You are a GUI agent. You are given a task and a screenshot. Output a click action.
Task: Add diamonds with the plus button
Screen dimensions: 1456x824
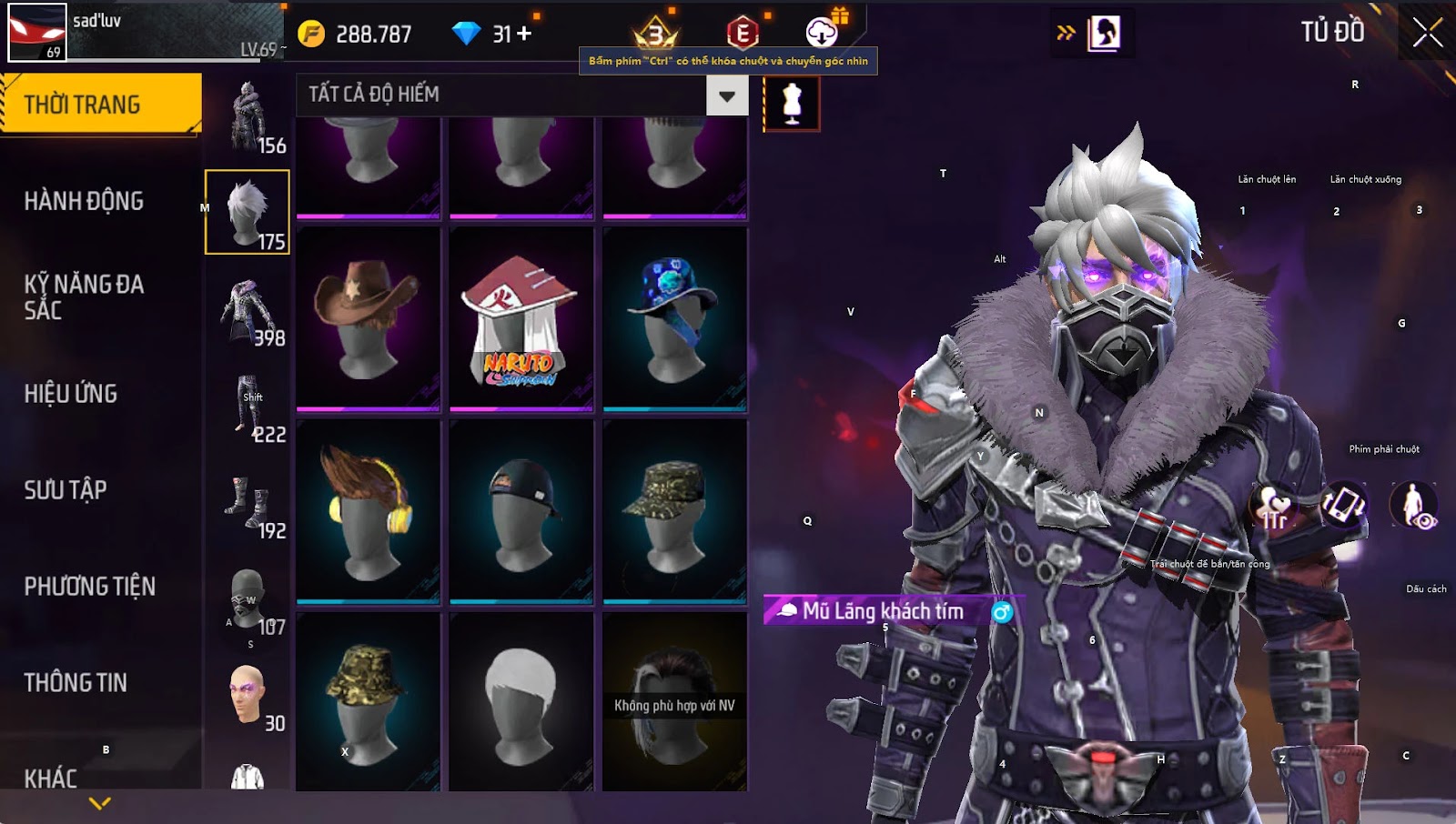tap(524, 34)
